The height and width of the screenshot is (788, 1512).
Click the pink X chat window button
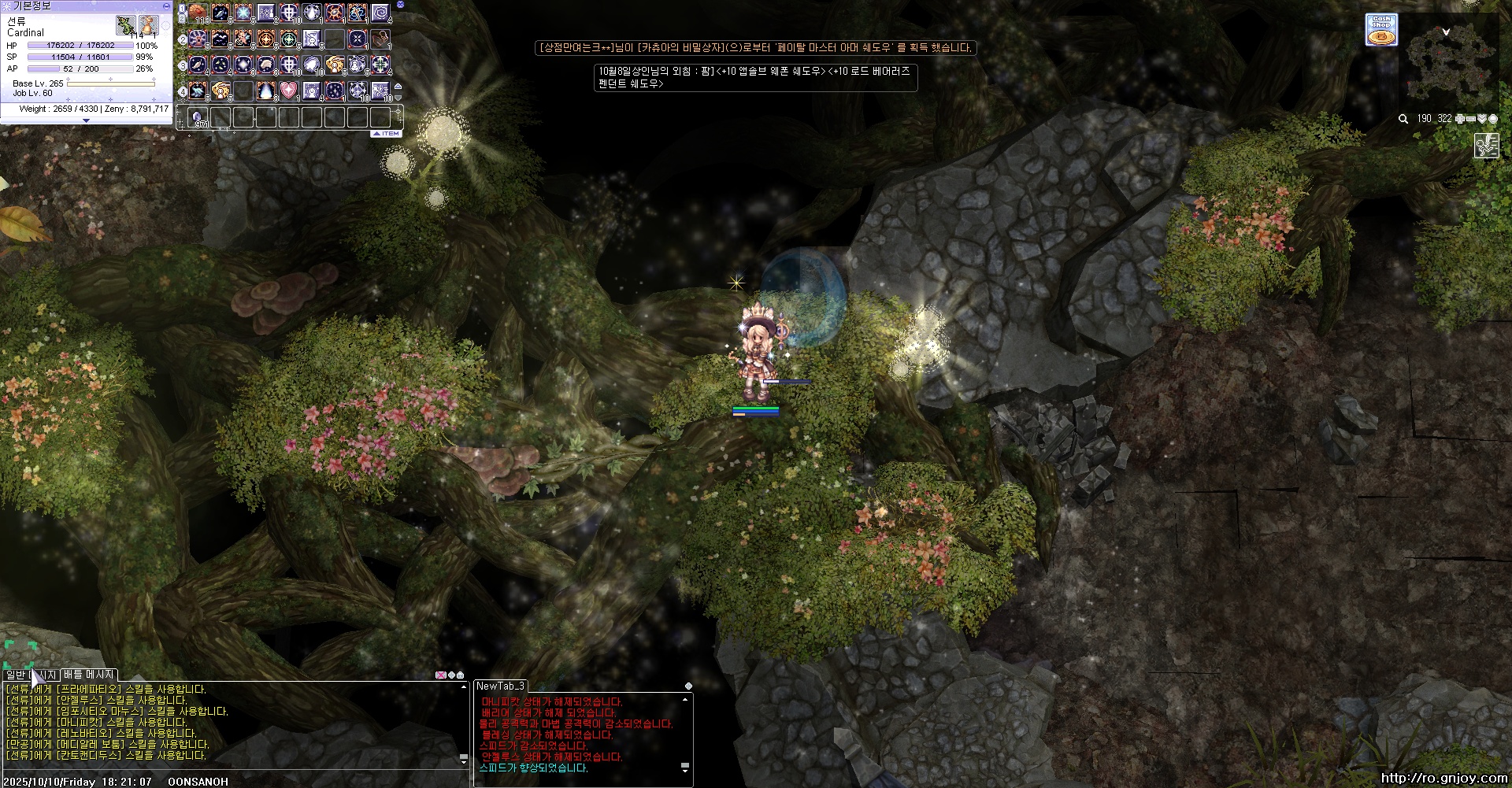point(441,675)
